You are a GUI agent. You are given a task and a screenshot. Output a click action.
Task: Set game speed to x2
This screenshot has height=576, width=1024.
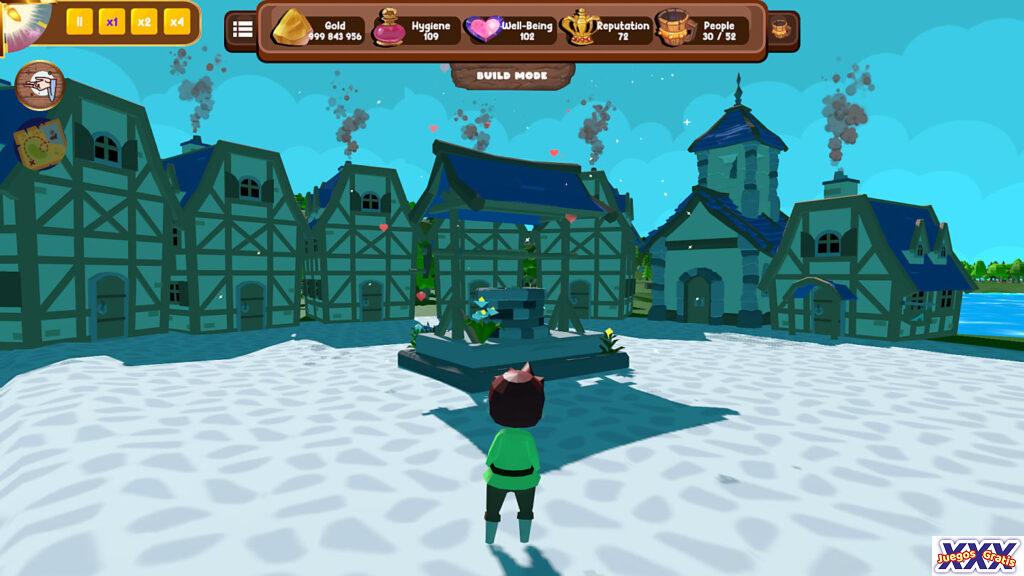pyautogui.click(x=144, y=22)
